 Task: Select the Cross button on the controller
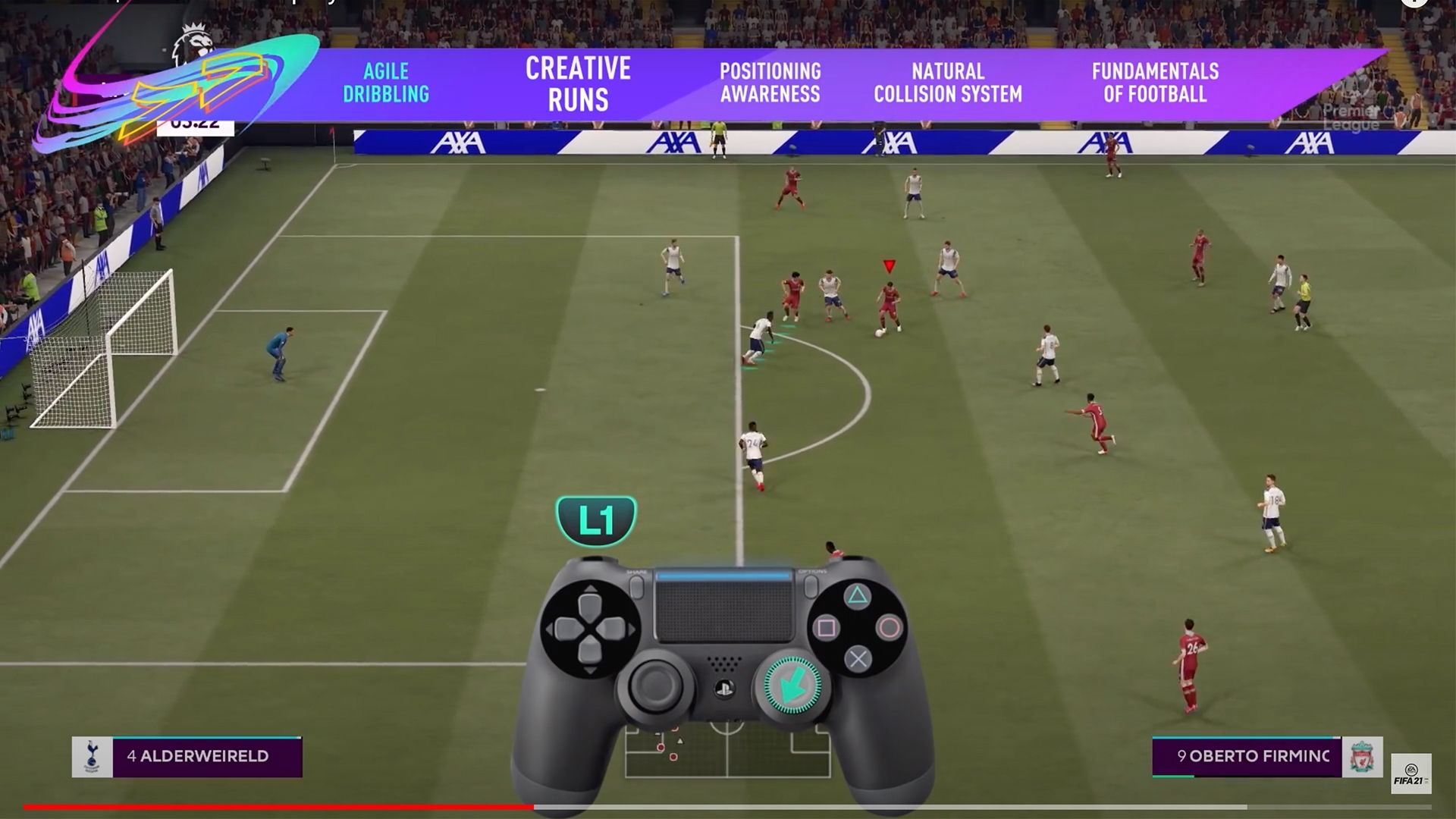(858, 657)
